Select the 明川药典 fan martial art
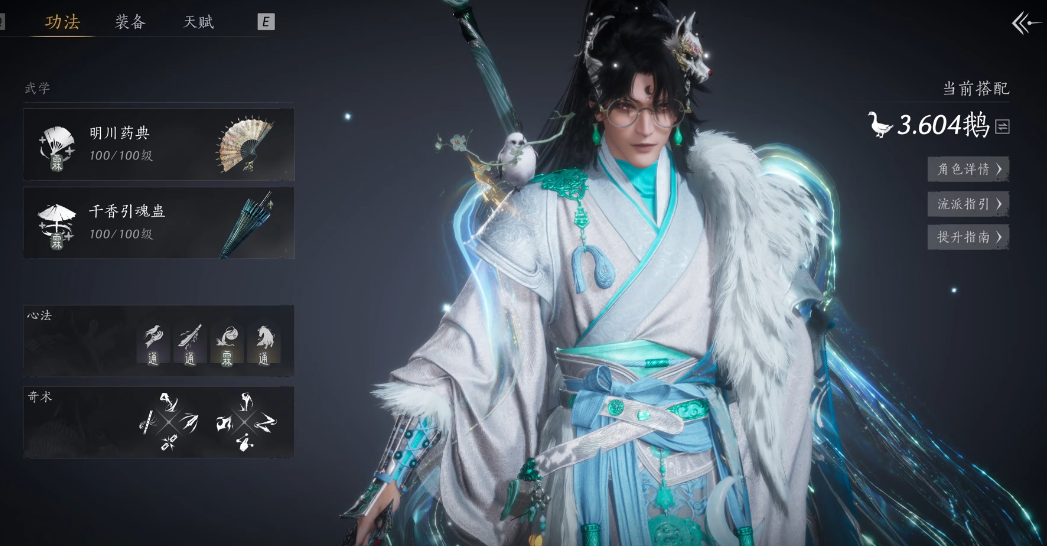This screenshot has height=546, width=1047. pos(159,144)
